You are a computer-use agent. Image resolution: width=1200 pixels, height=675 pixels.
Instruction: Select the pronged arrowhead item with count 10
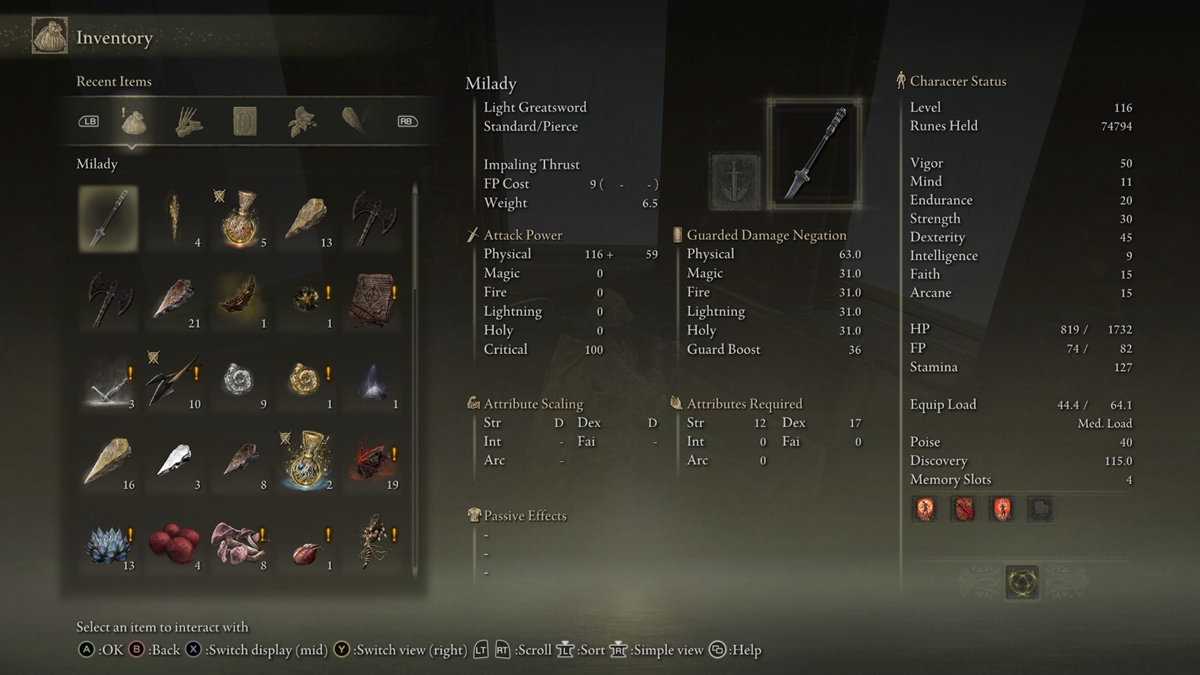pos(174,381)
